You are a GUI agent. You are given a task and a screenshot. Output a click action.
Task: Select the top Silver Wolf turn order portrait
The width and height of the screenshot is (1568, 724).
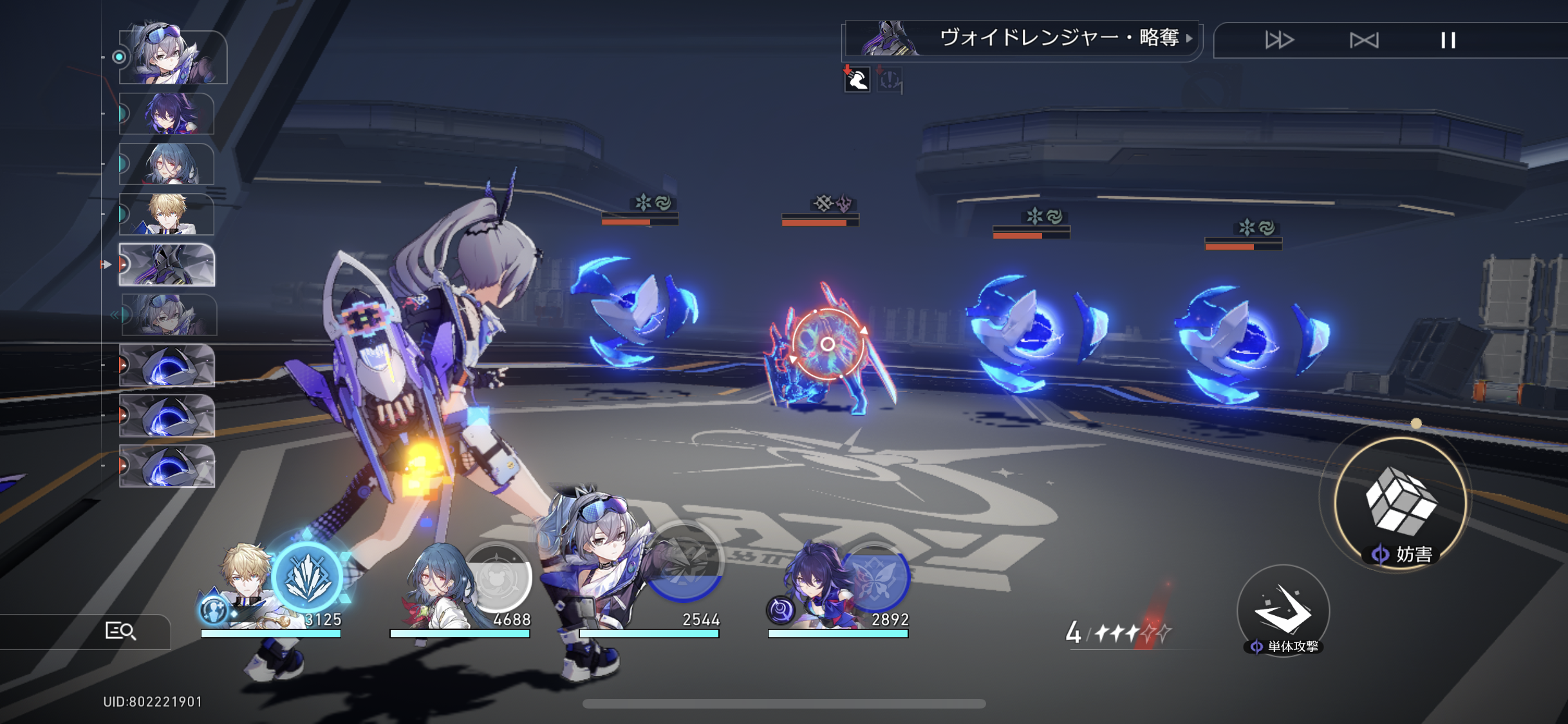(x=173, y=56)
